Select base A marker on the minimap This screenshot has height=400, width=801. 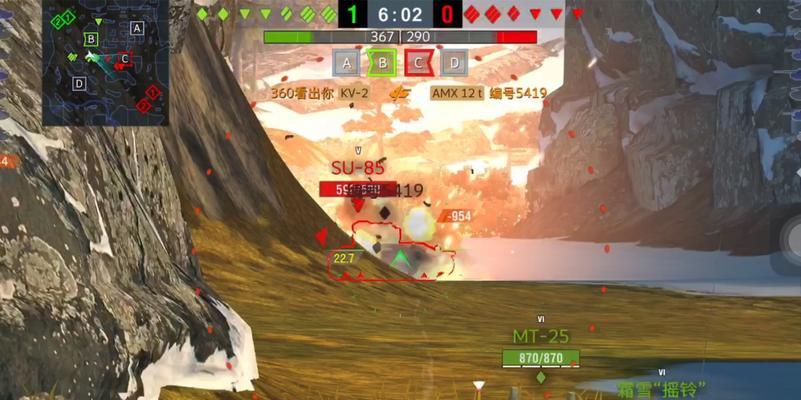coord(137,28)
